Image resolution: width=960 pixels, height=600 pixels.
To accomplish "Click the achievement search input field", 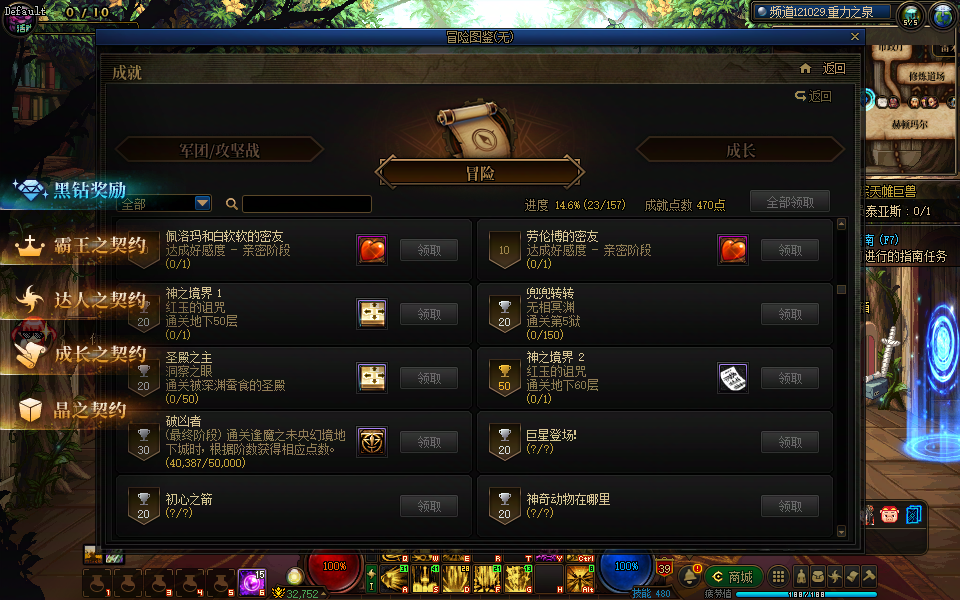I will pyautogui.click(x=306, y=204).
